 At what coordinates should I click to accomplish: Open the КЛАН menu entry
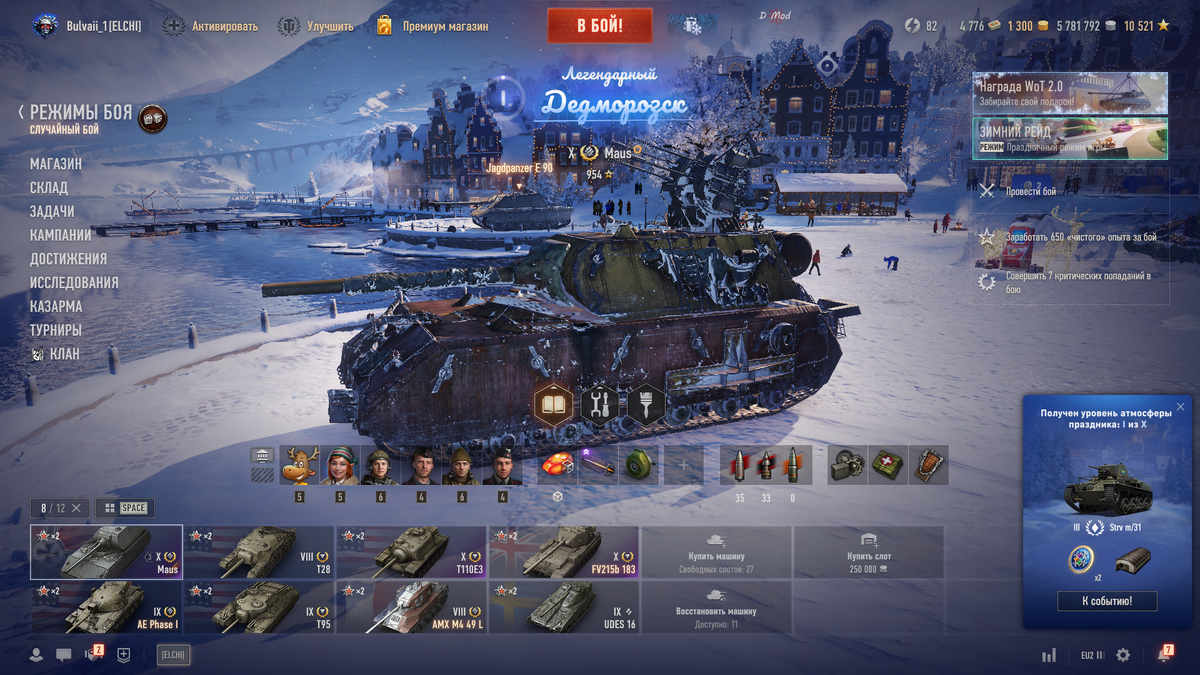(x=64, y=354)
